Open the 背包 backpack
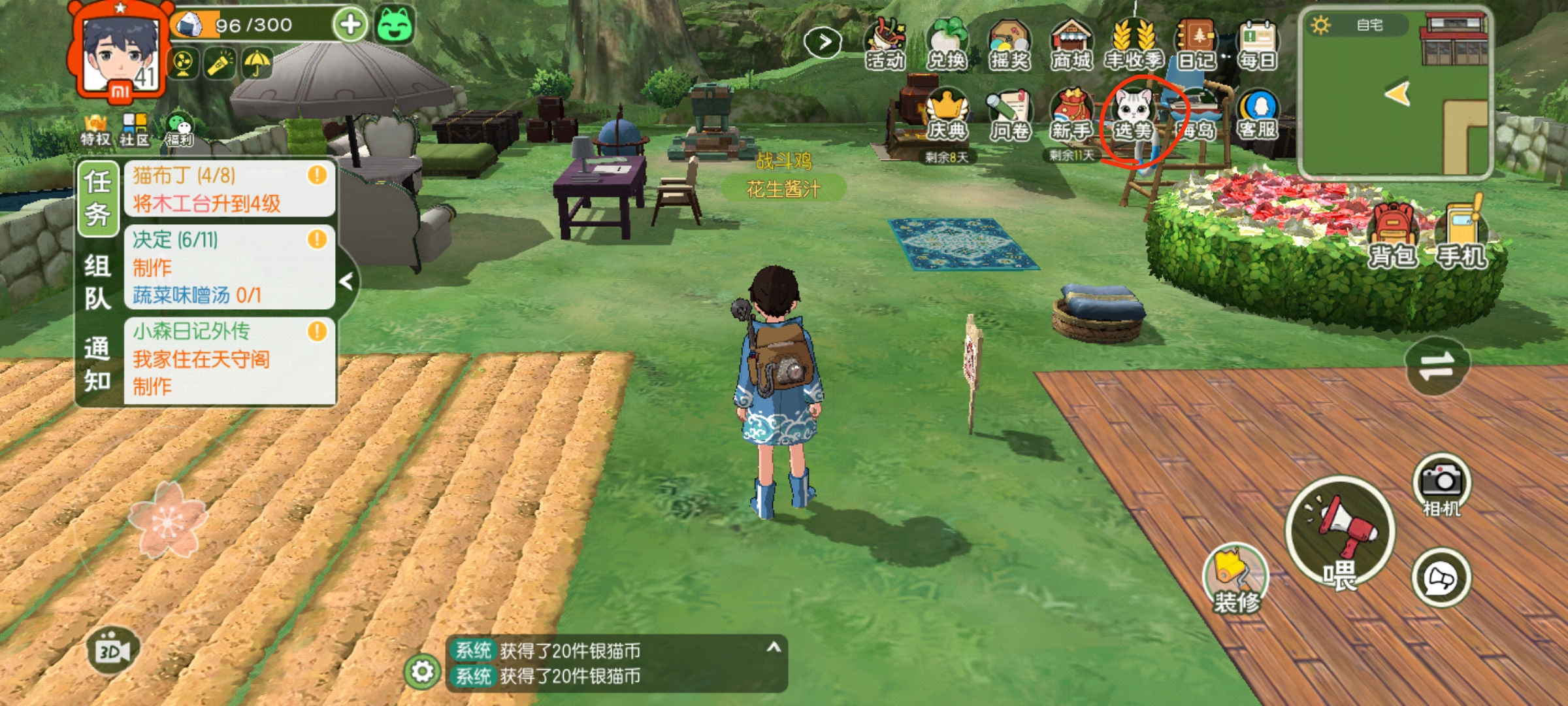This screenshot has width=1568, height=706. [1393, 235]
